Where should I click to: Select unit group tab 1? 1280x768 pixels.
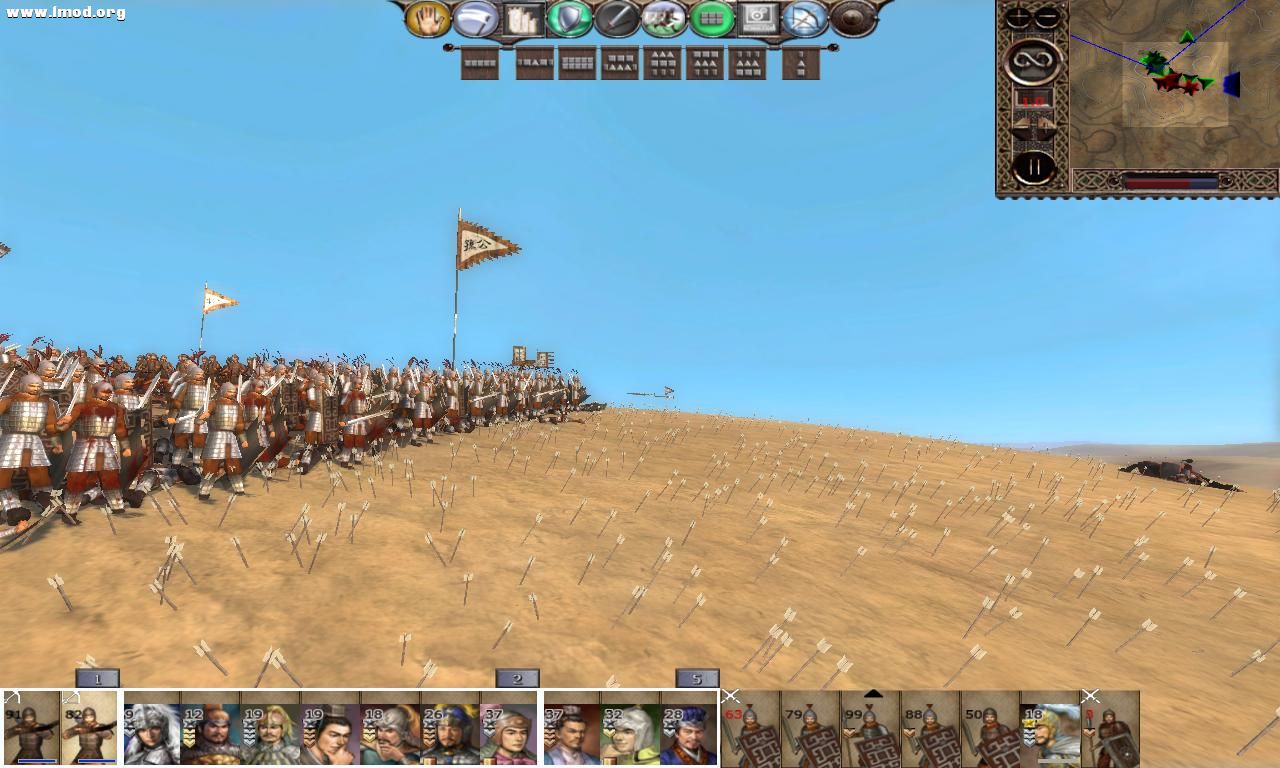click(96, 678)
